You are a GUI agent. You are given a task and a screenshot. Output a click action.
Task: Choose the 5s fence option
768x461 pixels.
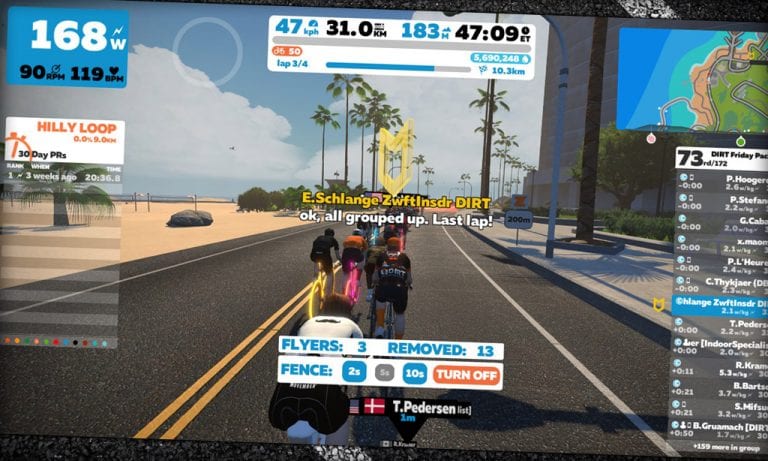pos(383,372)
